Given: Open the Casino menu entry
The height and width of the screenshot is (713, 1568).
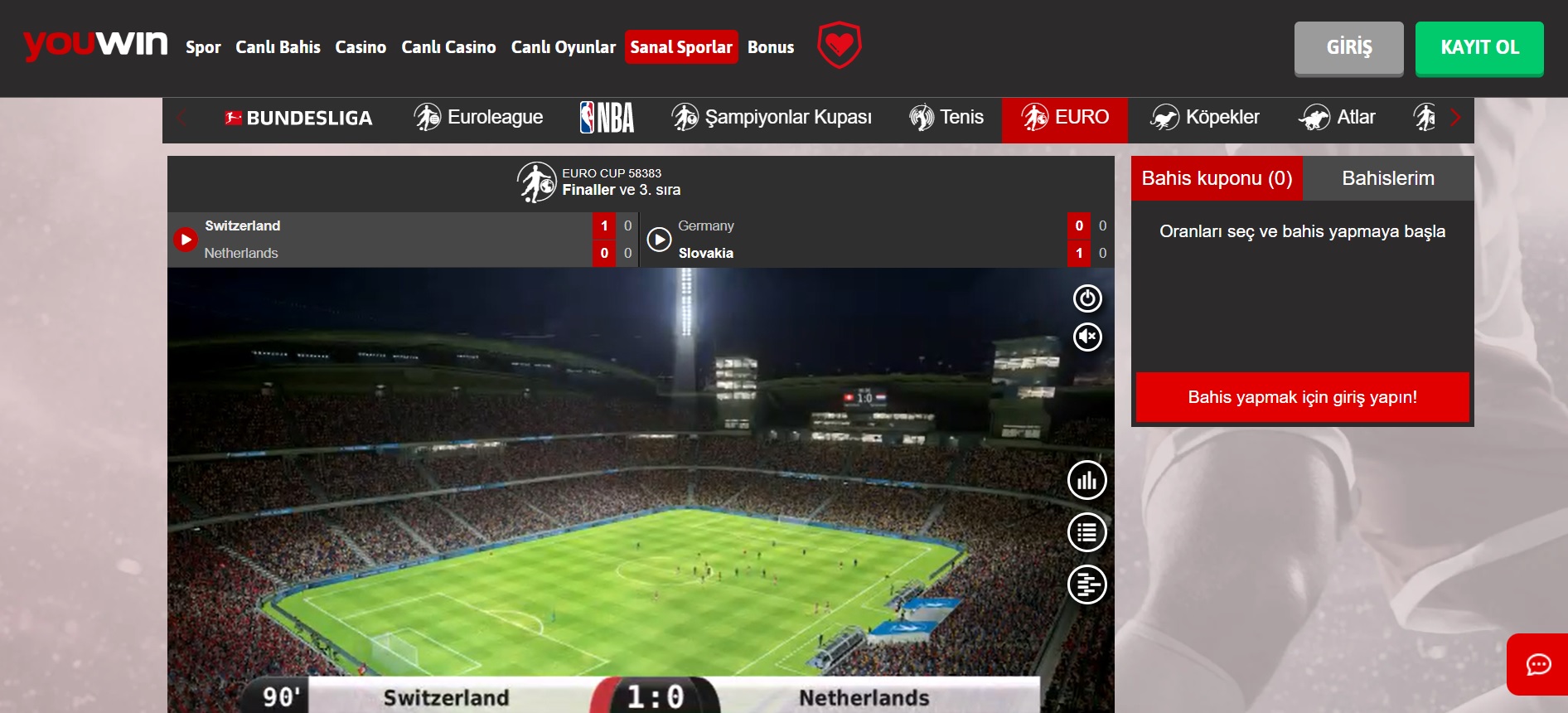Looking at the screenshot, I should pos(361,47).
